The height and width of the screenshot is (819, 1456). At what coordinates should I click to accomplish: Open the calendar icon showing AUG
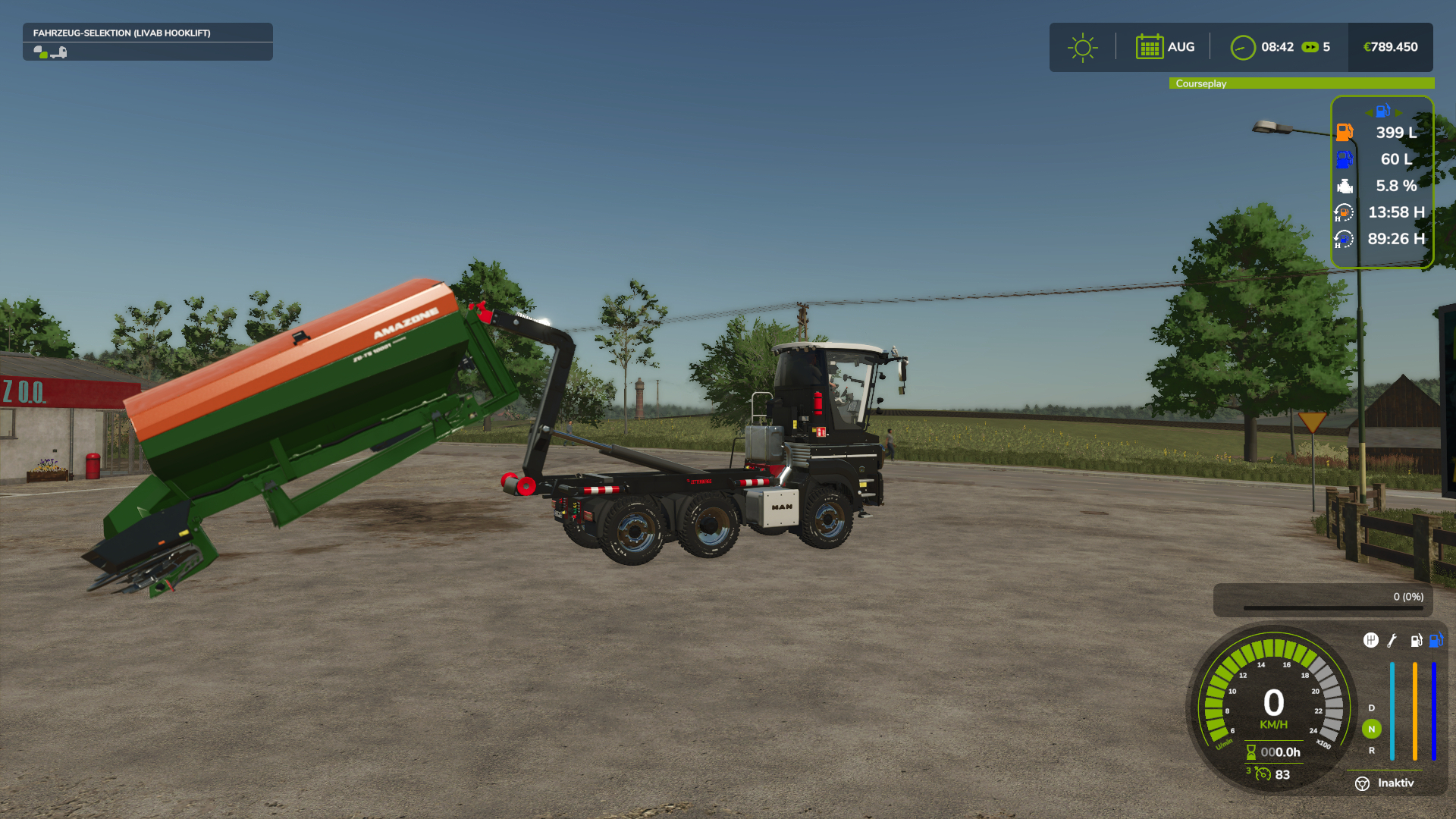tap(1149, 47)
